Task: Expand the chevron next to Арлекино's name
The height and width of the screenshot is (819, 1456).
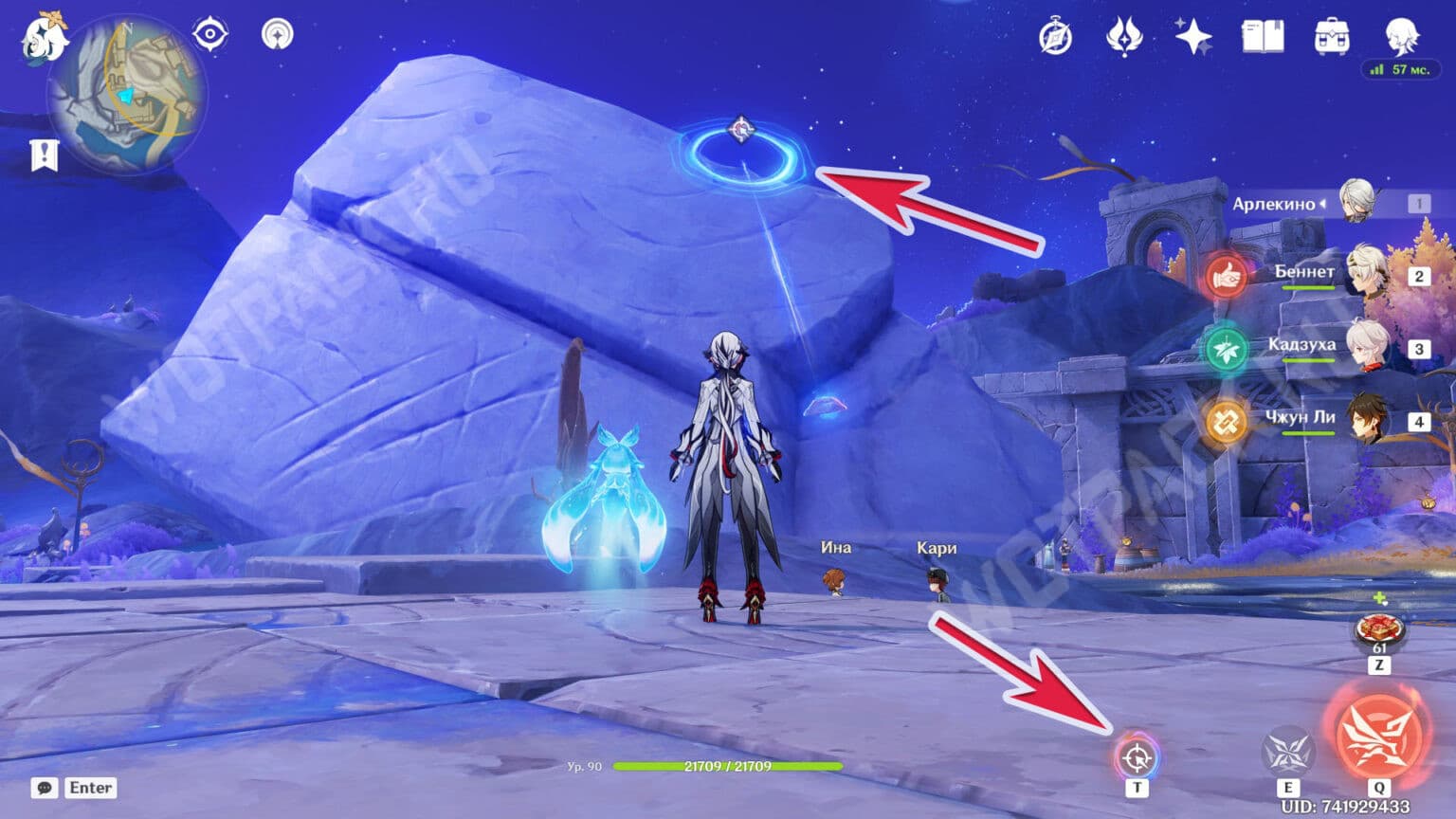Action: [x=1323, y=203]
